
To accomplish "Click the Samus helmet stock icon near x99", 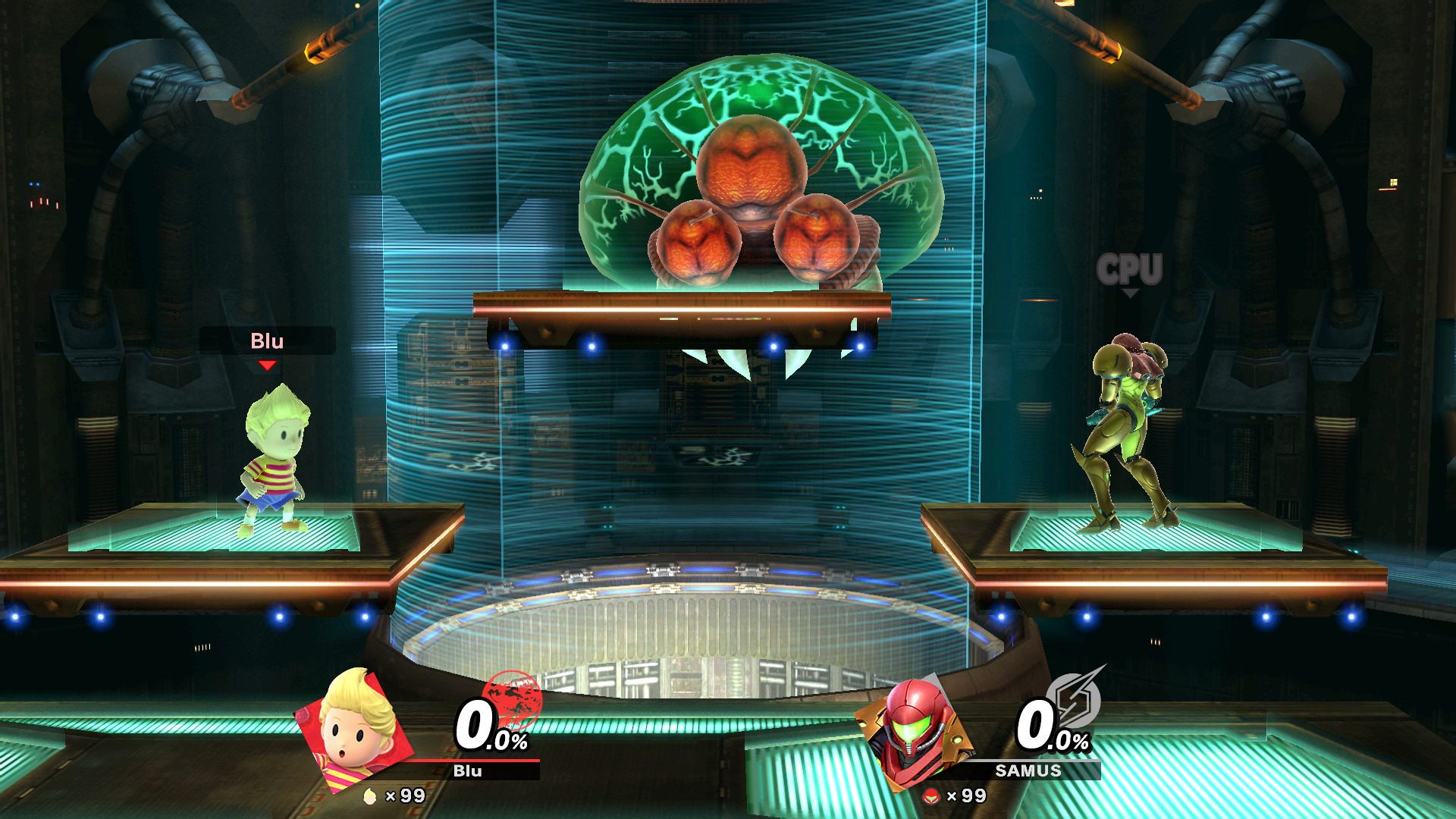I will tap(931, 798).
